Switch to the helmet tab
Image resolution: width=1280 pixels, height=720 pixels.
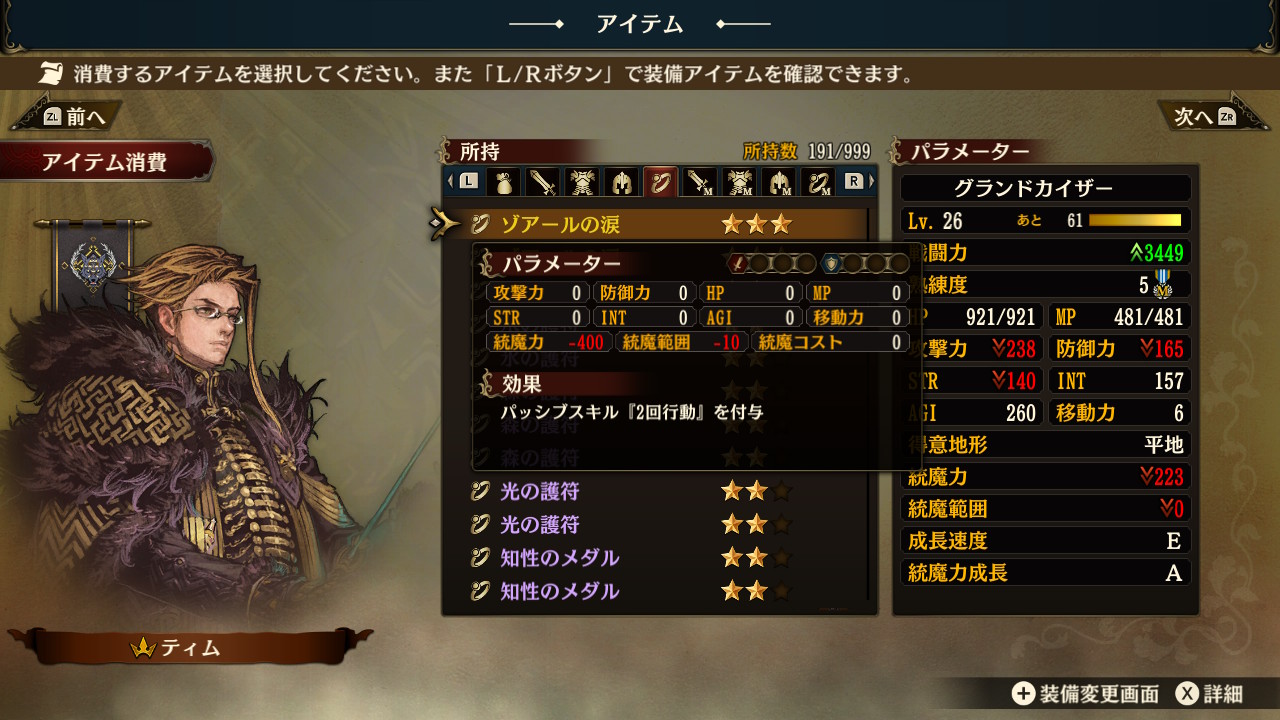pos(621,182)
